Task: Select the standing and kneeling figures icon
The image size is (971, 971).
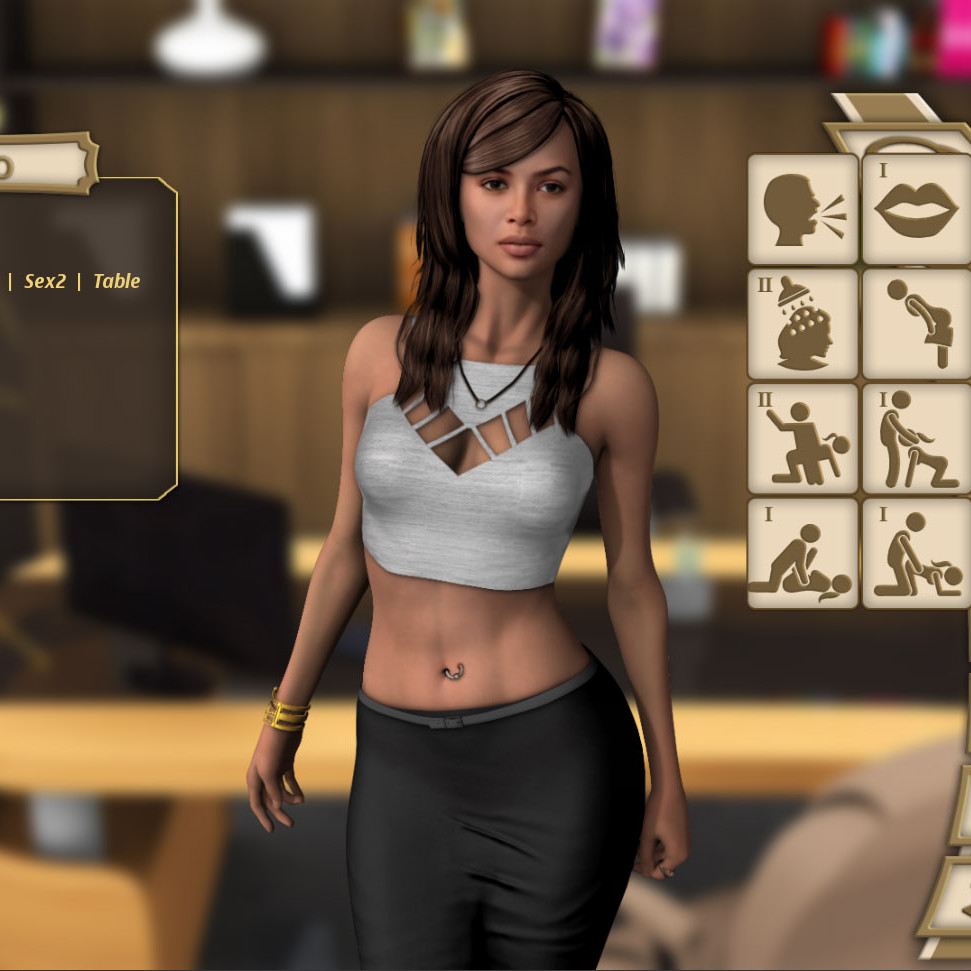Action: click(x=916, y=439)
